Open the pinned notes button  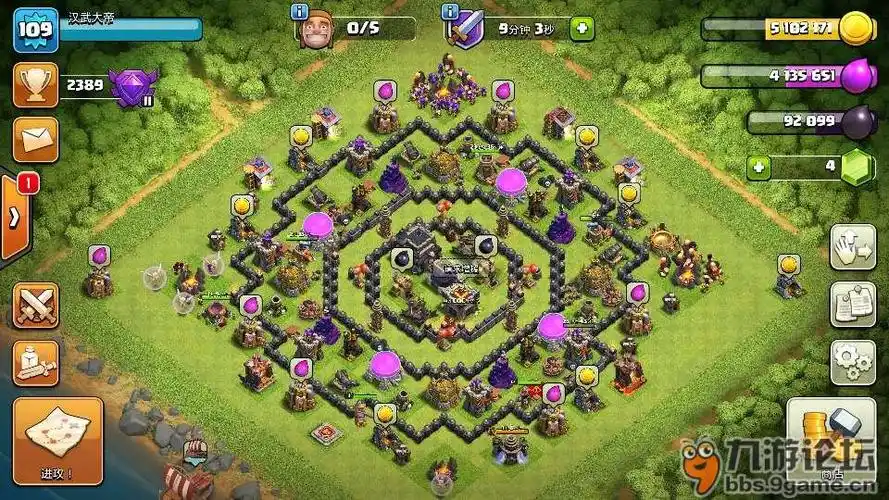[x=852, y=304]
